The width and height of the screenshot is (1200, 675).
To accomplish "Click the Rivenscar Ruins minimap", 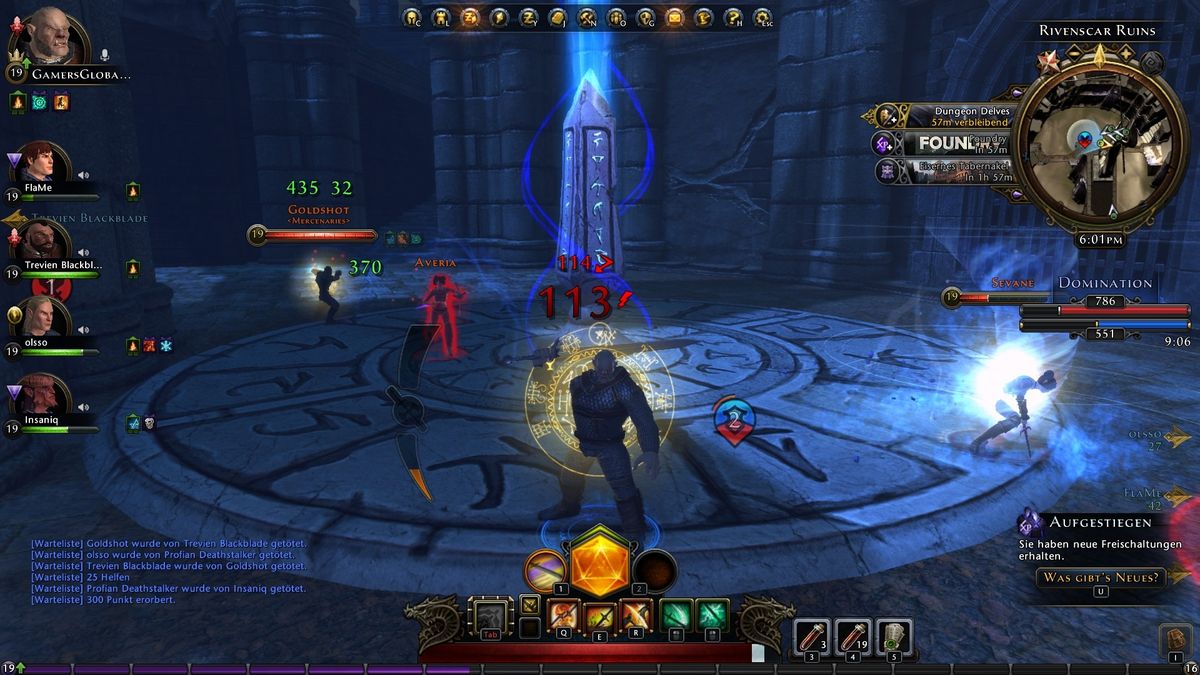I will (1093, 140).
